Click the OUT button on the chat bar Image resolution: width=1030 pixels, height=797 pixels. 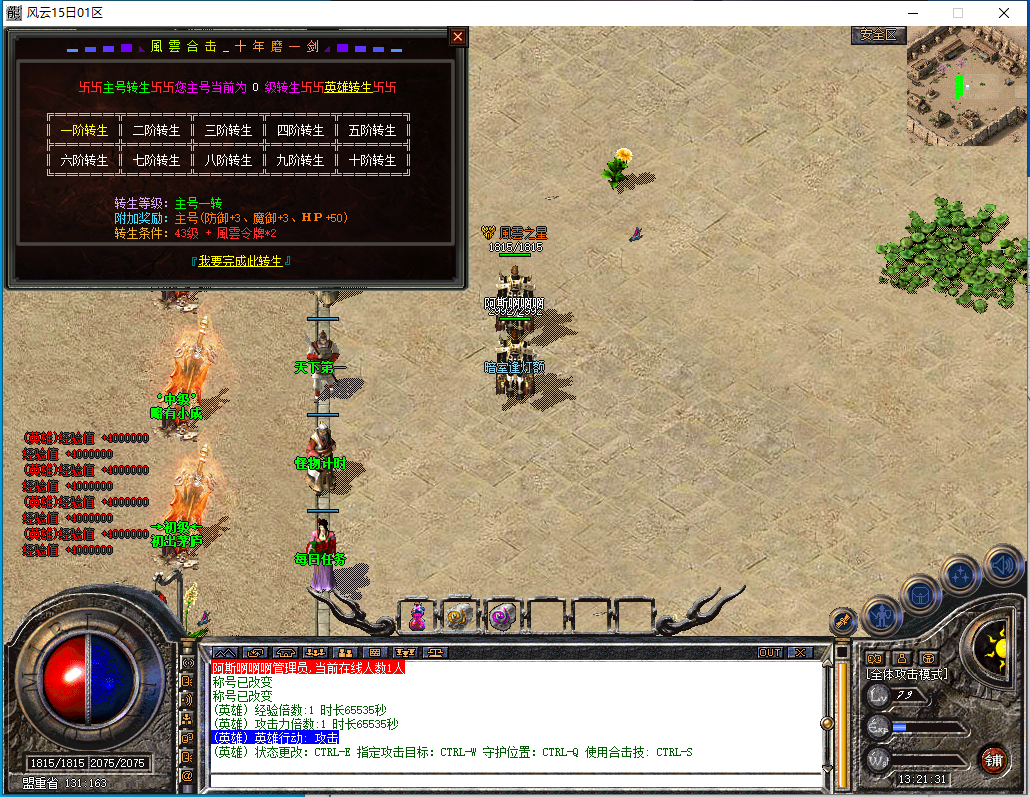(x=770, y=652)
